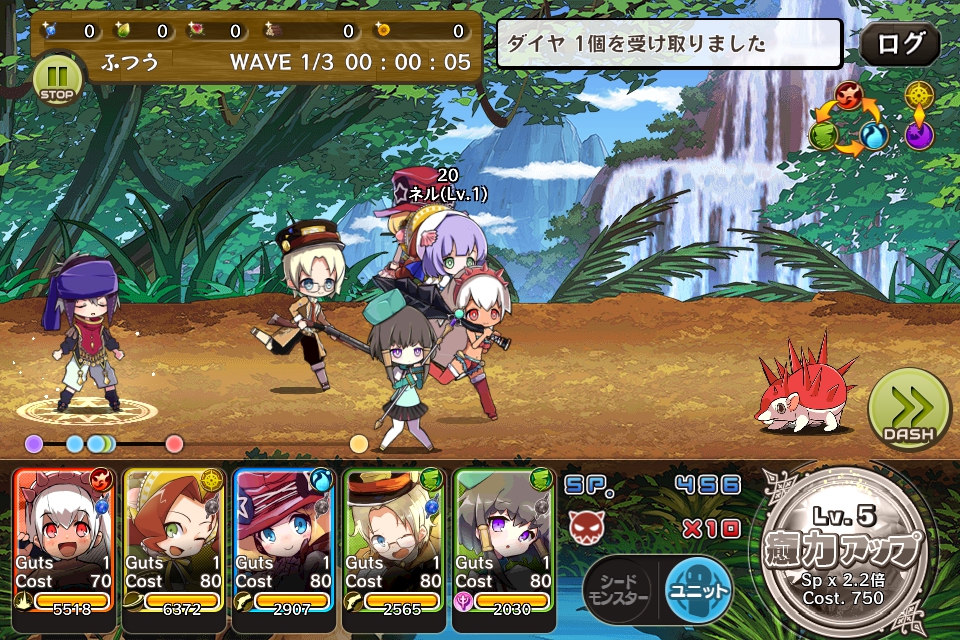Screen dimensions: 960x640
Task: Summon the white-haired red unit costing 70
Action: tap(64, 539)
